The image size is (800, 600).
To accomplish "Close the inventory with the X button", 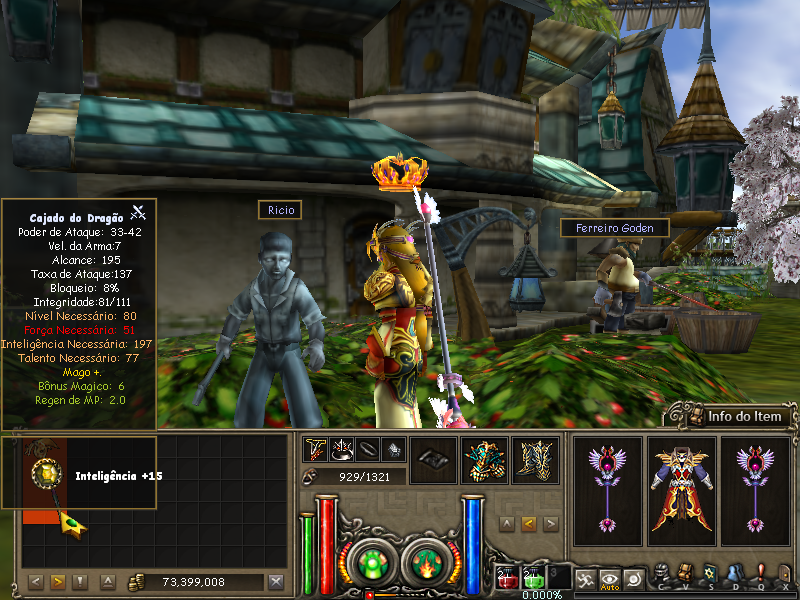I will click(277, 582).
